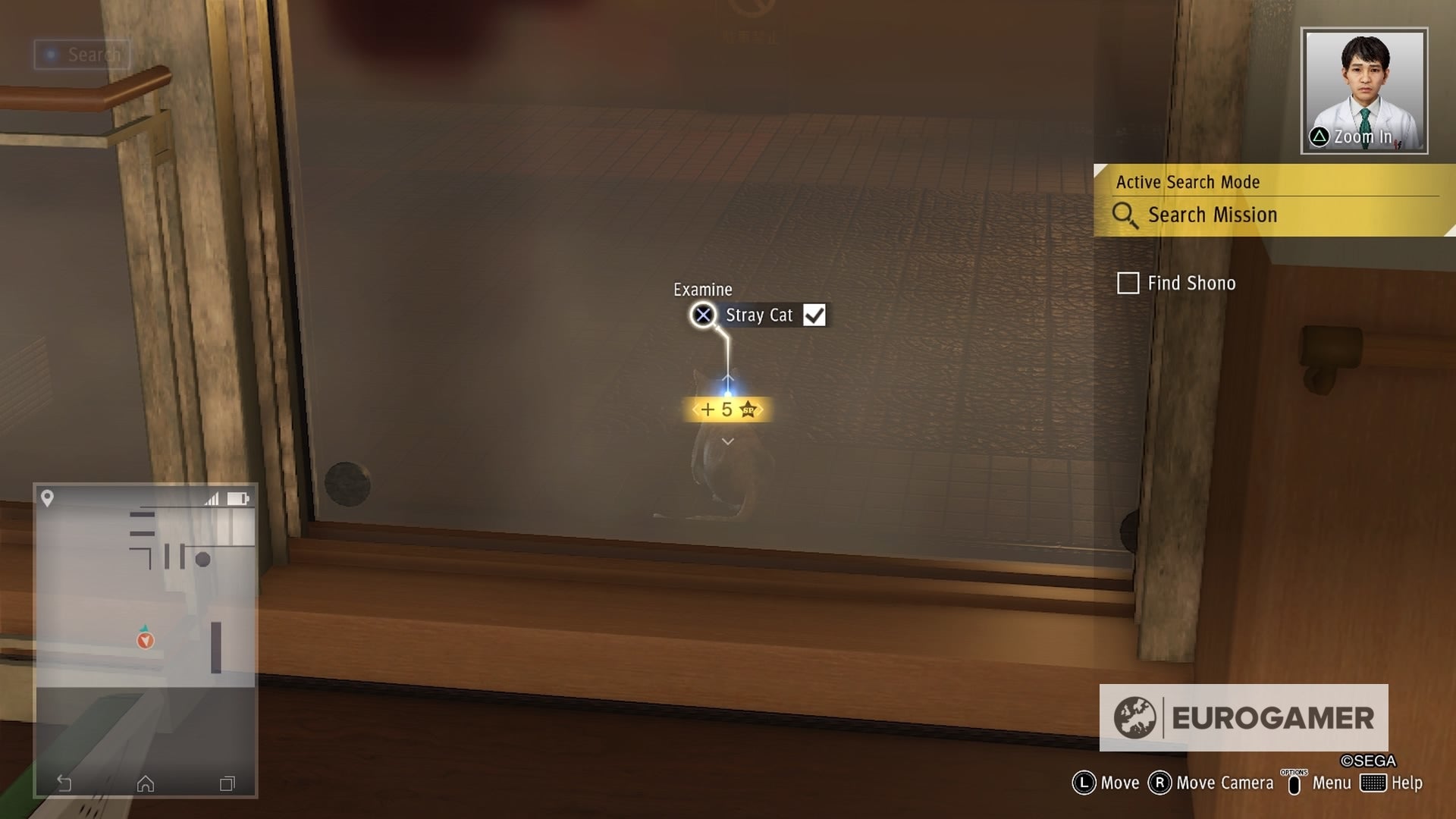Select the Search Mission magnifying glass icon
Image resolution: width=1456 pixels, height=819 pixels.
point(1125,215)
